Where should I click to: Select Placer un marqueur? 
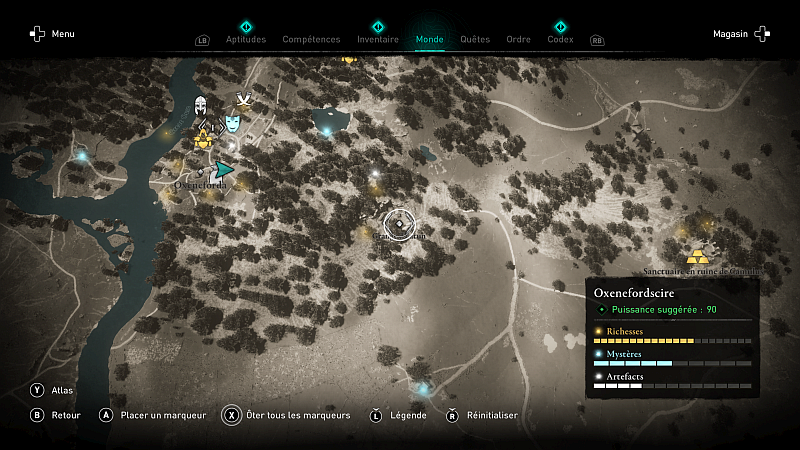(x=151, y=415)
